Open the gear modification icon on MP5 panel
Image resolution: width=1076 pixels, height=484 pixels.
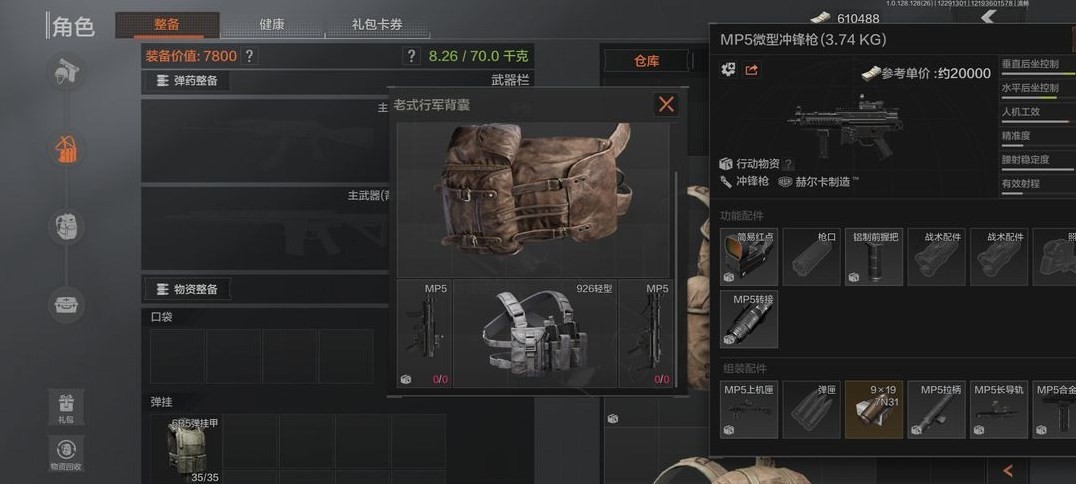[728, 70]
